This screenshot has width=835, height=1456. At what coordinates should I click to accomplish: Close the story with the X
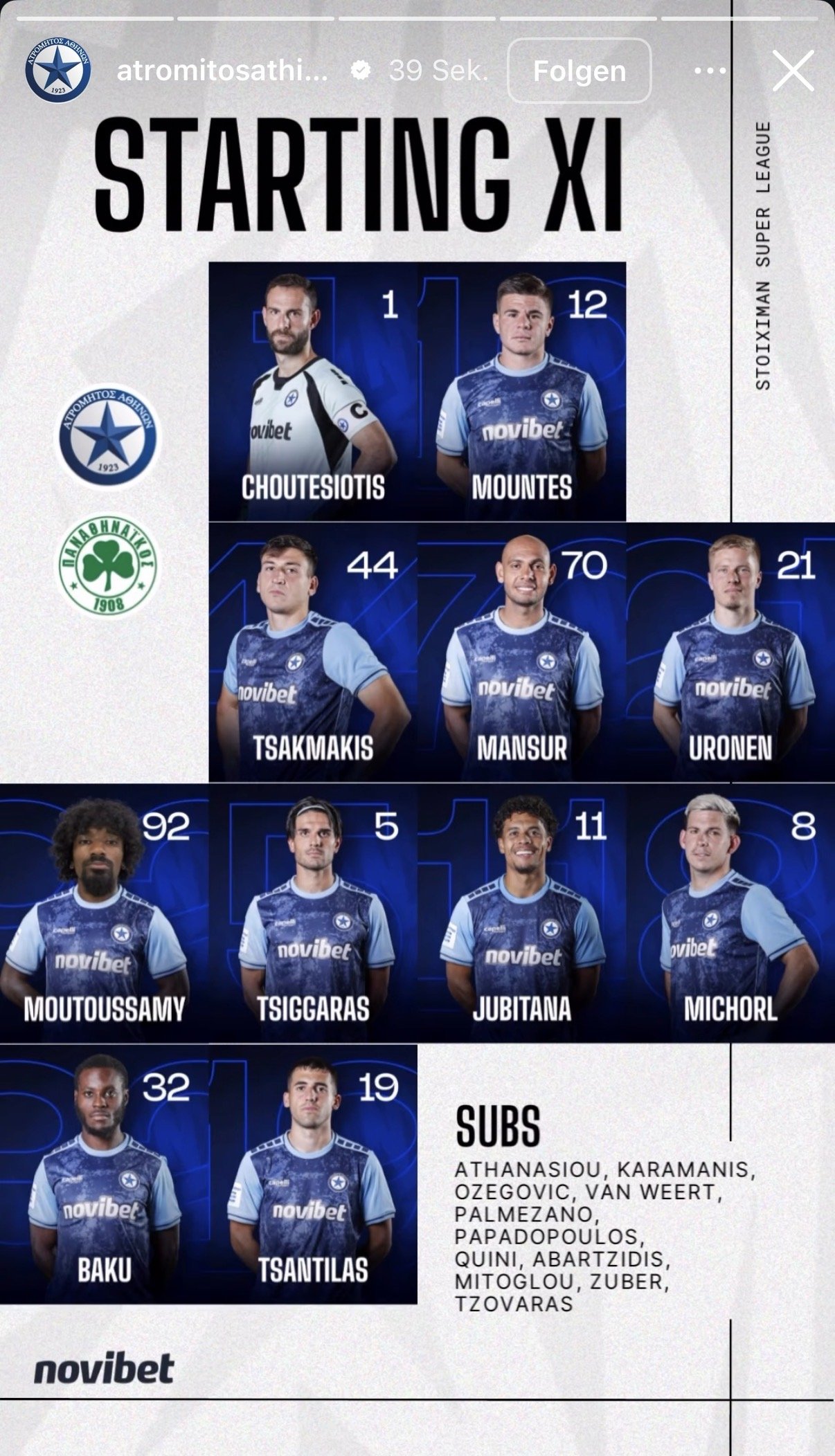(x=793, y=71)
